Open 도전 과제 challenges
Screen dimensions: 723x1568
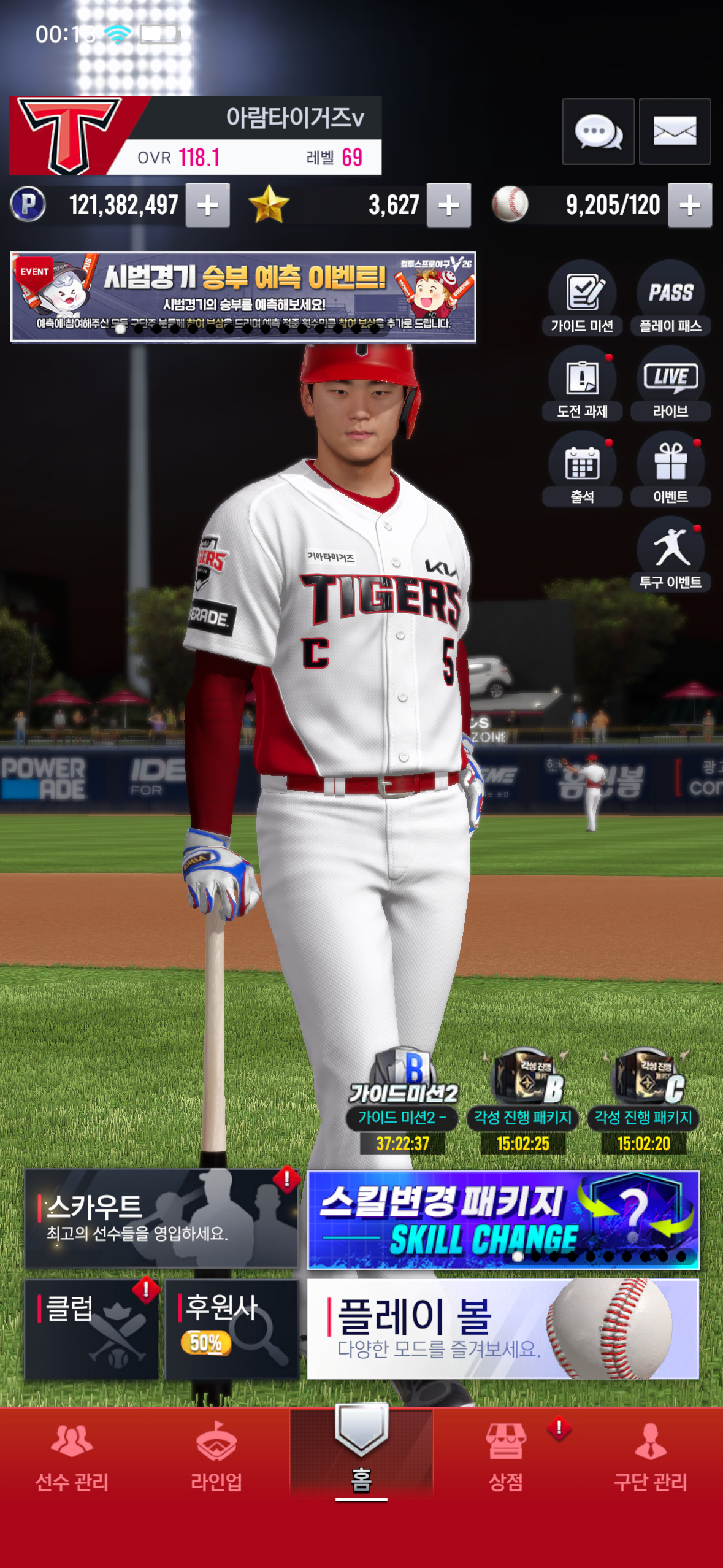[x=582, y=383]
